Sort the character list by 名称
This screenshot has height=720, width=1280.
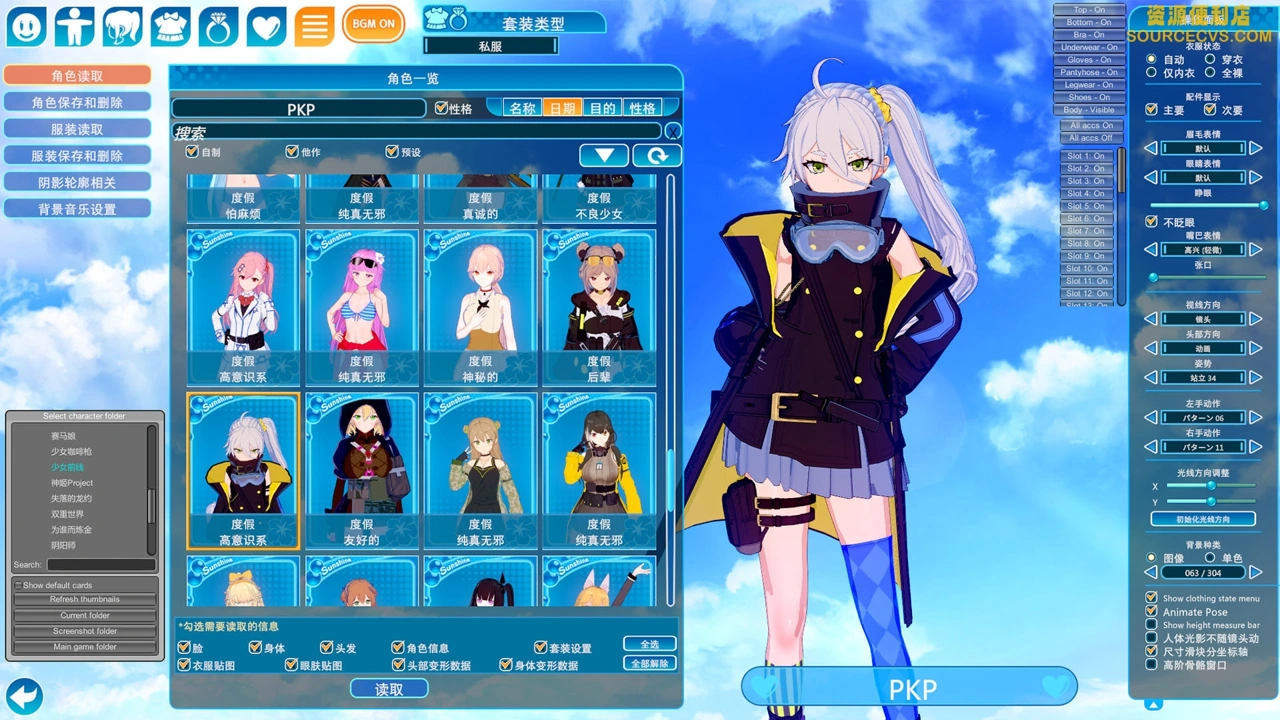(522, 108)
